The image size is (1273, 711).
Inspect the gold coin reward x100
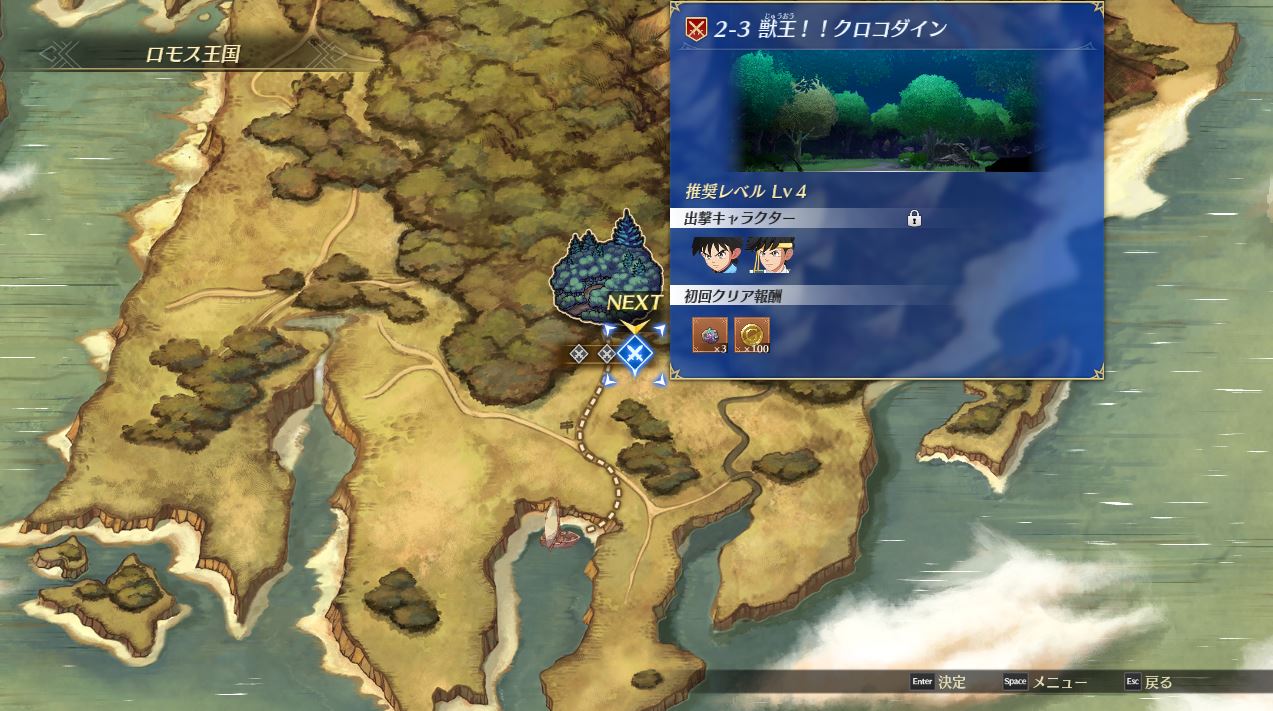tap(752, 335)
